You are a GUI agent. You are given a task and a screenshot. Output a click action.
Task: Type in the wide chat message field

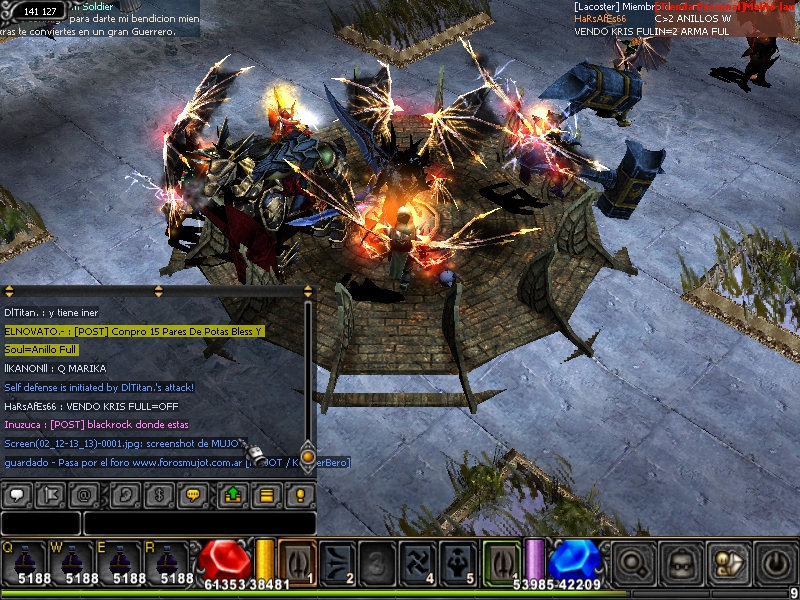199,523
